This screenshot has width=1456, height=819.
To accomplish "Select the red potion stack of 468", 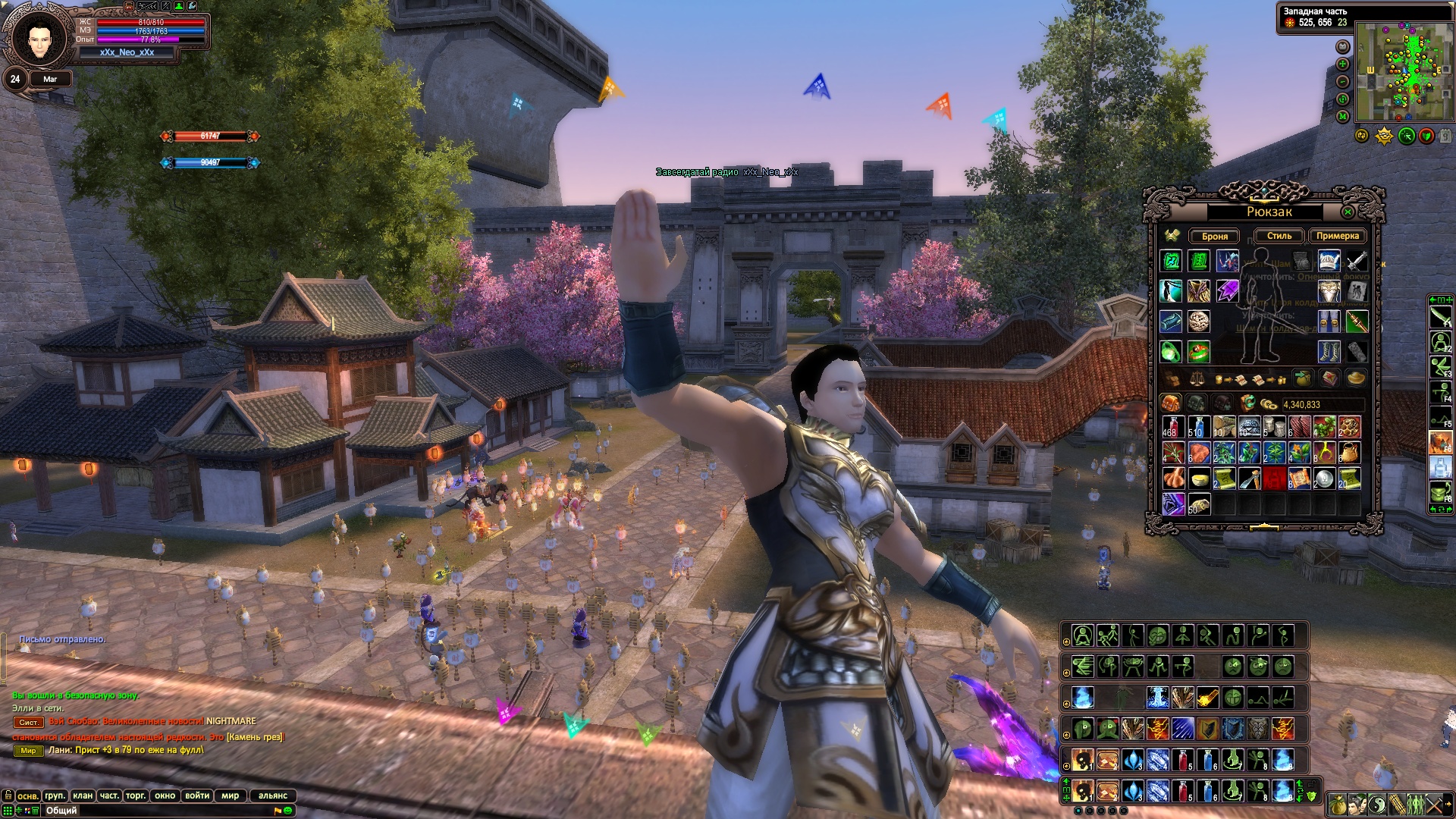I will click(1172, 427).
